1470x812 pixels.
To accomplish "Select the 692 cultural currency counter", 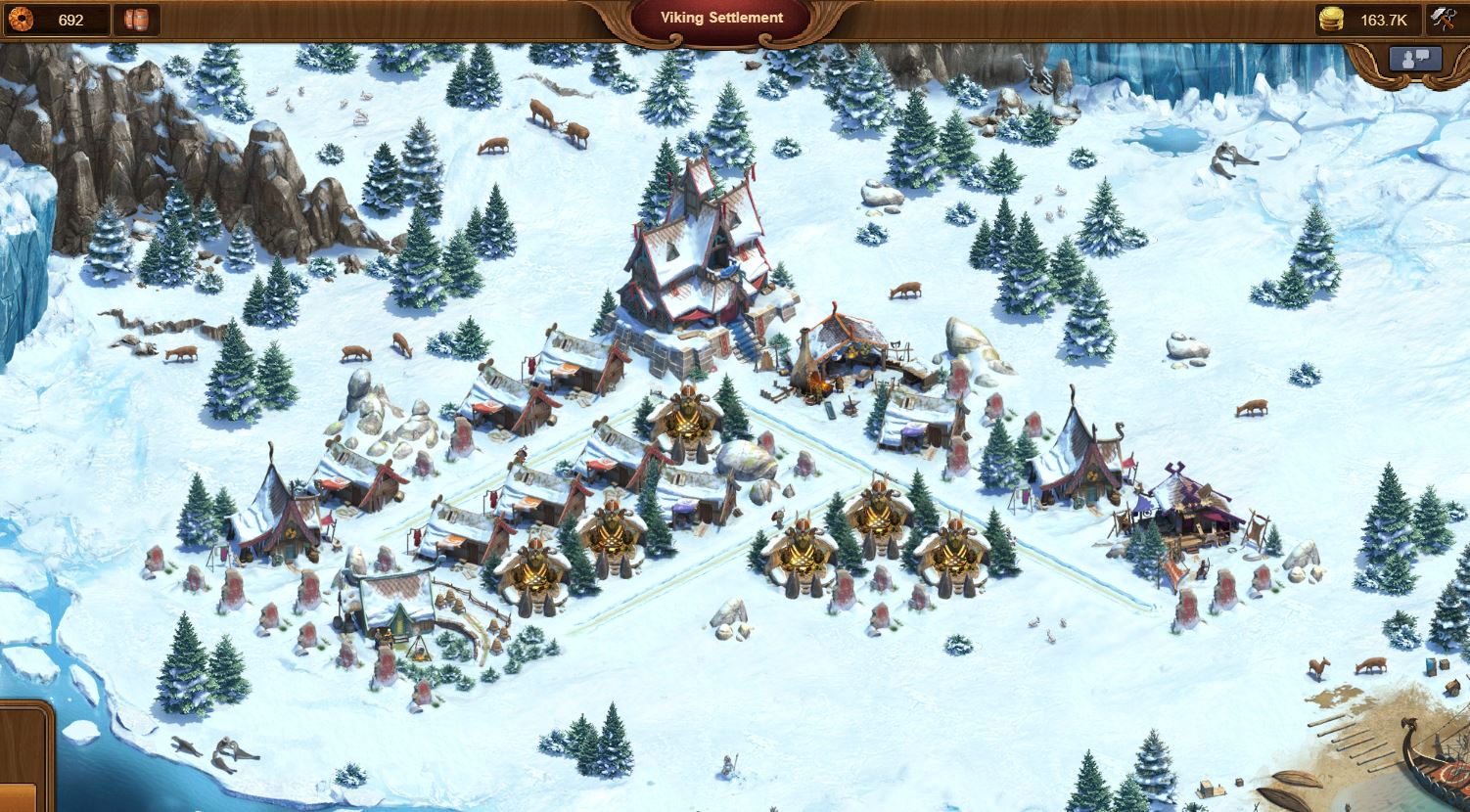I will 57,20.
